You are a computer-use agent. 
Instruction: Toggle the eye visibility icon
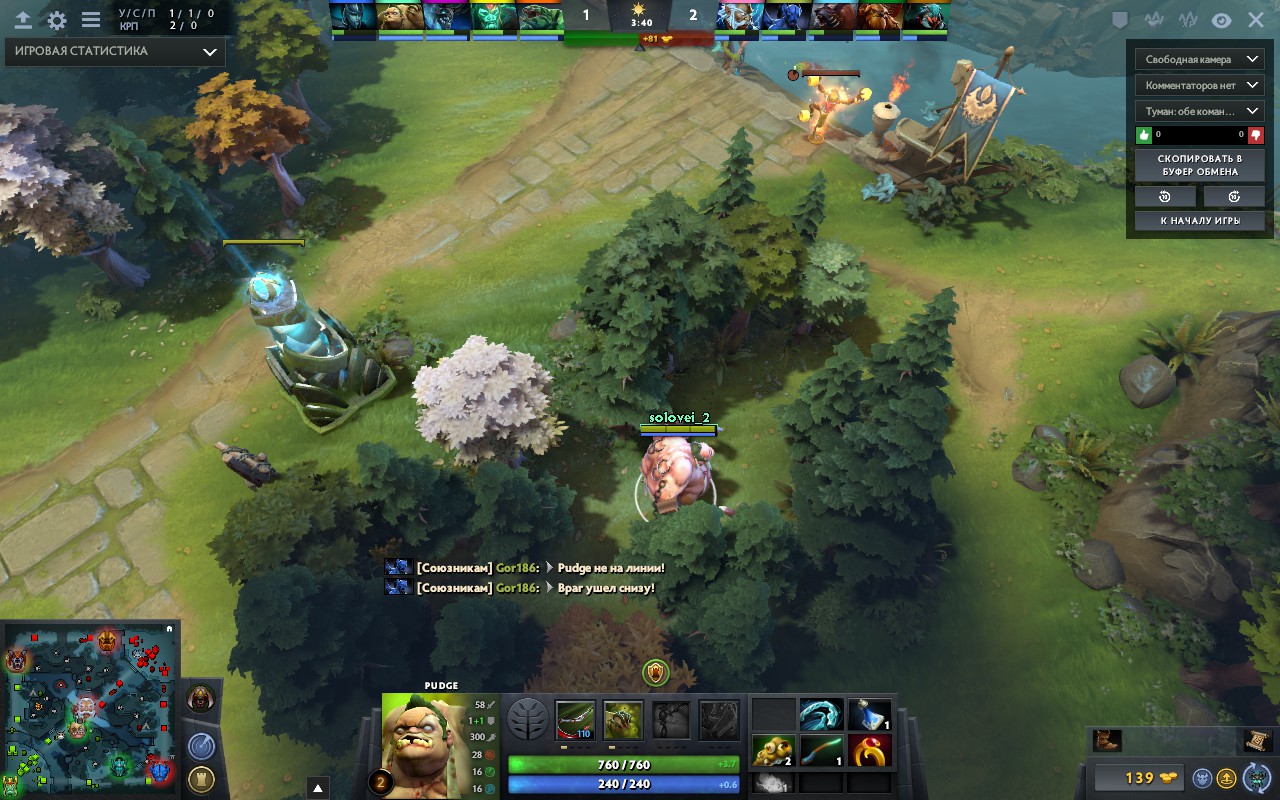pyautogui.click(x=1221, y=20)
